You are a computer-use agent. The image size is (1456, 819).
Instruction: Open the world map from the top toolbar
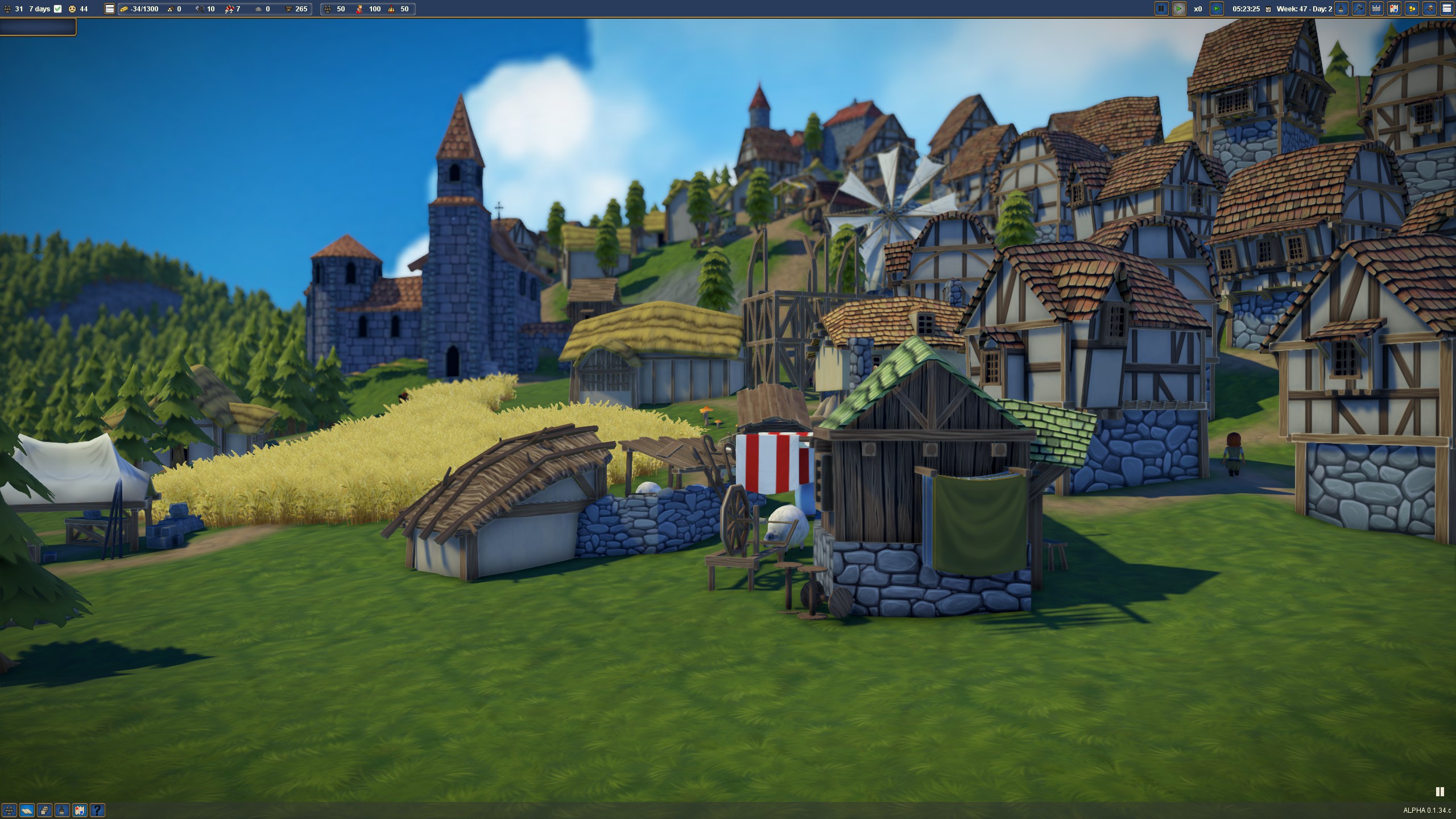[x=1395, y=9]
